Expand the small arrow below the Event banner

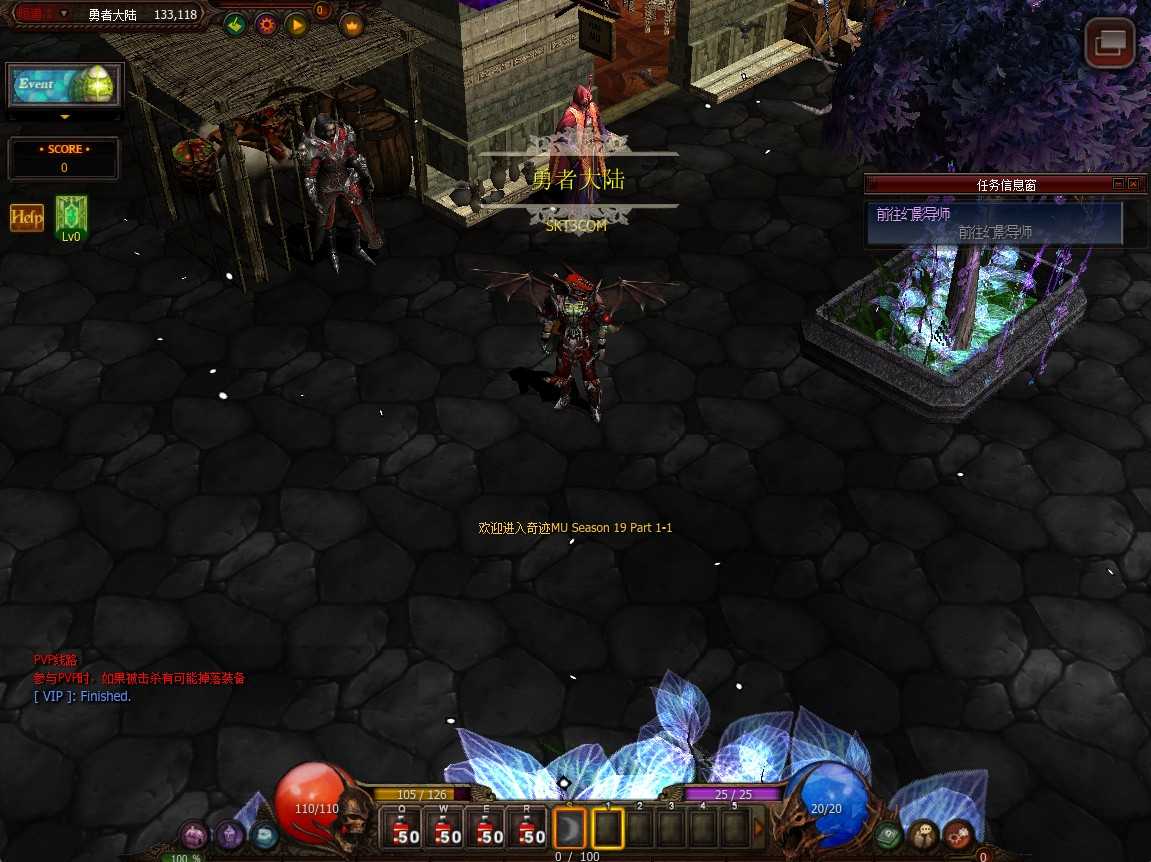pos(65,117)
